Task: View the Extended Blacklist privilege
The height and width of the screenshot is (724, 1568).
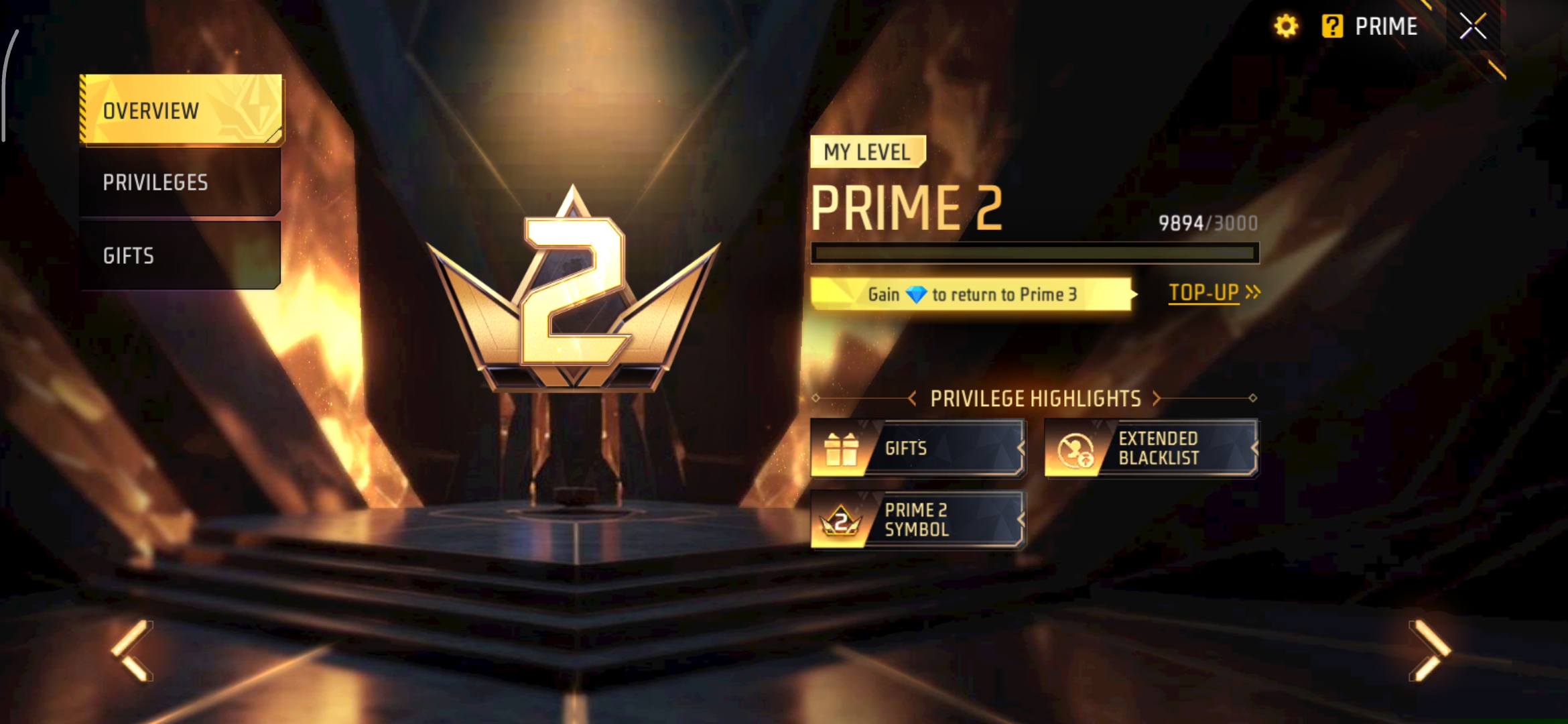Action: click(1151, 448)
